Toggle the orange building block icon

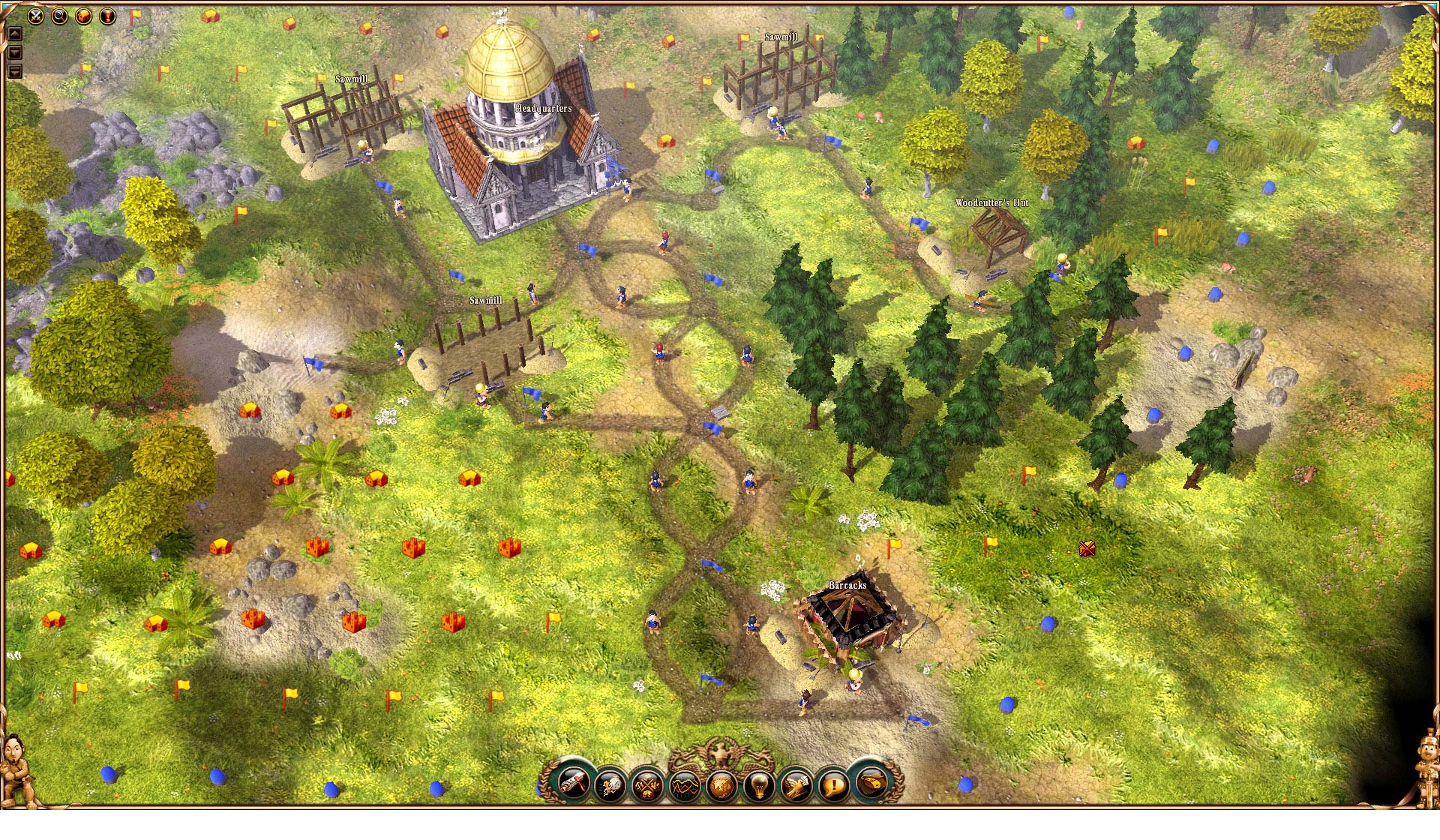(x=83, y=16)
